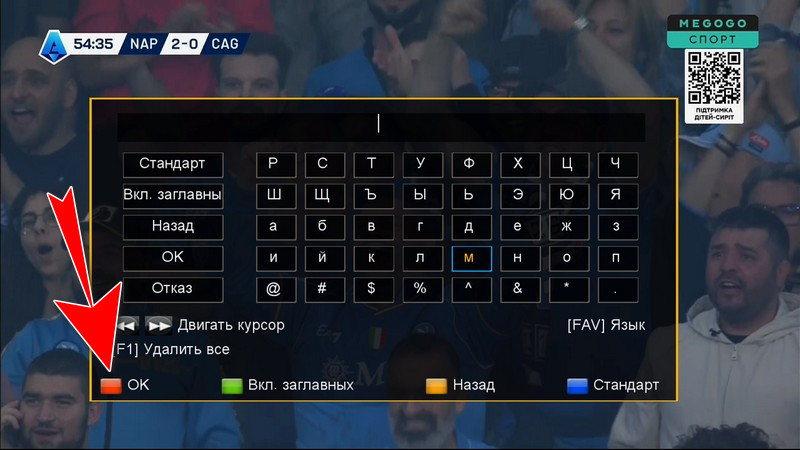Select the period key
The height and width of the screenshot is (450, 800).
click(x=616, y=289)
